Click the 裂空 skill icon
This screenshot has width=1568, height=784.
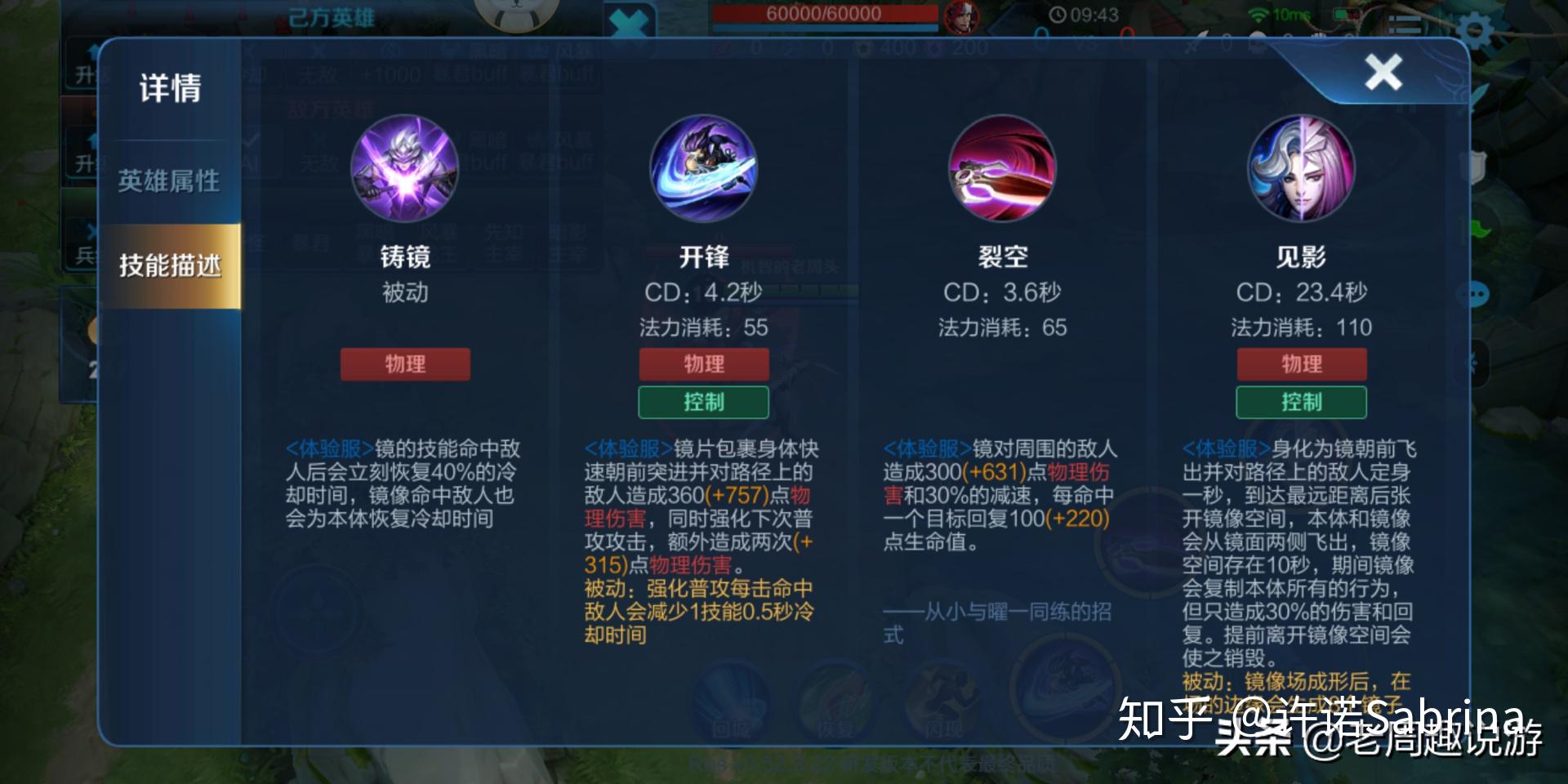click(x=1002, y=168)
